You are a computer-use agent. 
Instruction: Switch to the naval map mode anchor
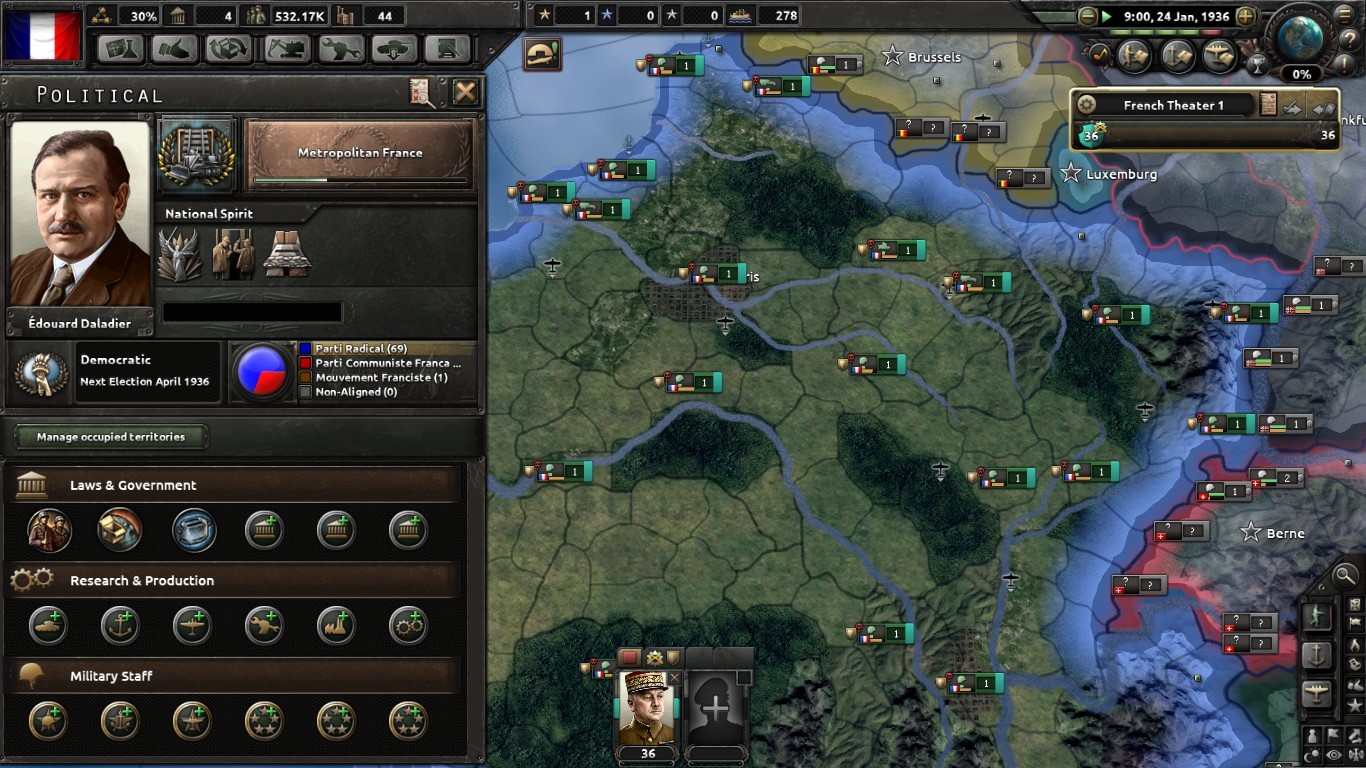coord(1317,655)
